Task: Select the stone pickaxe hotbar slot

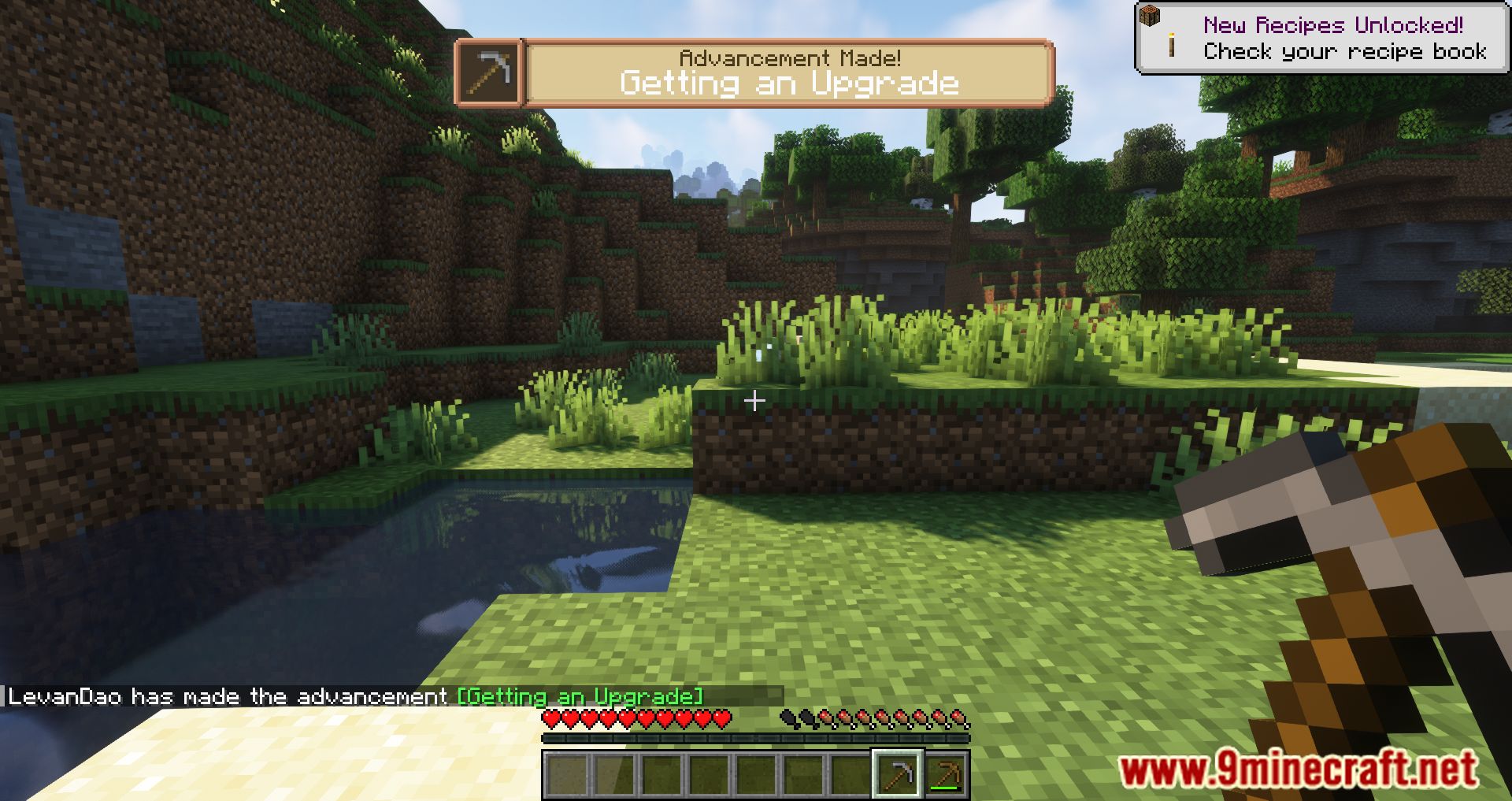Action: pos(898,774)
